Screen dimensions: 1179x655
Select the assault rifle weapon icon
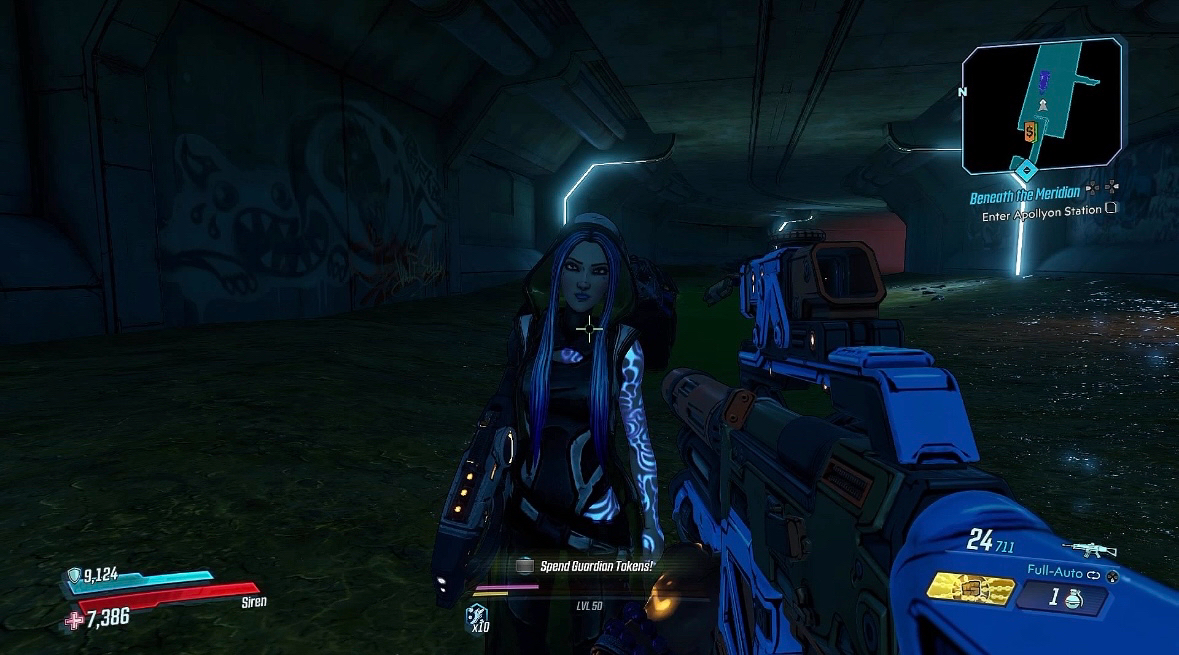pyautogui.click(x=1086, y=548)
